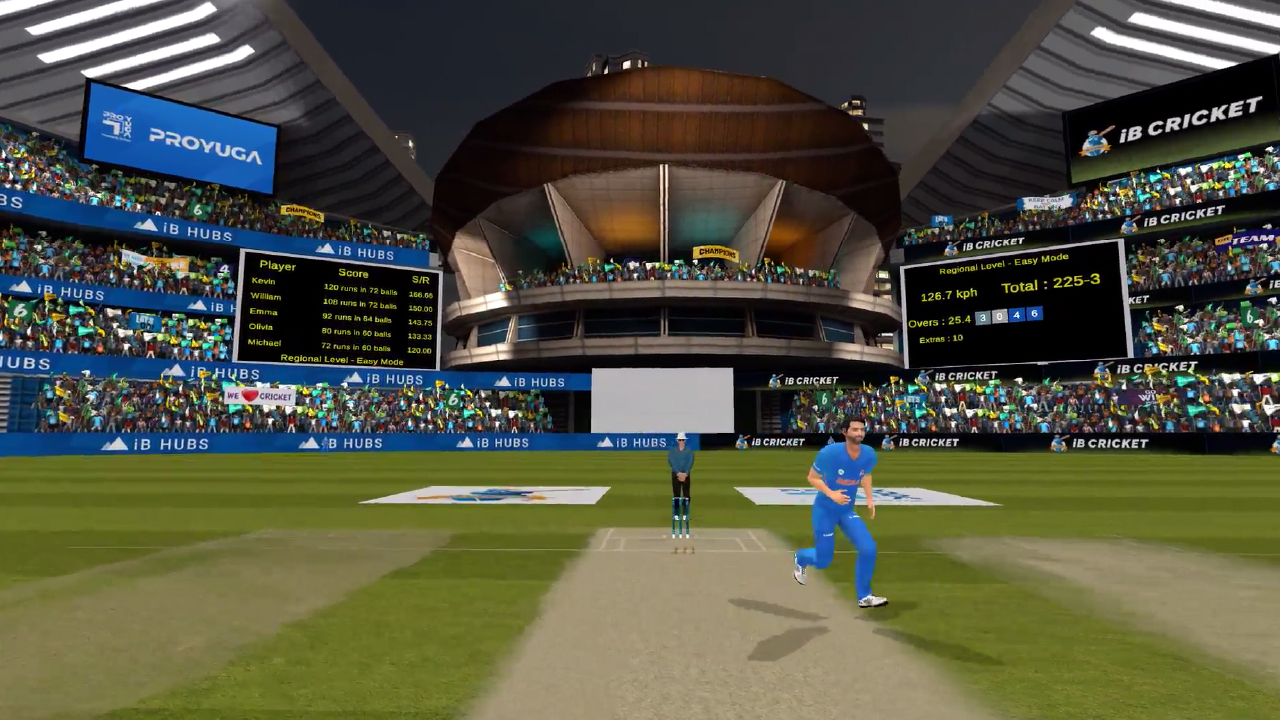Click the Total : 225-3 score readout
The height and width of the screenshot is (720, 1280).
pos(1051,282)
